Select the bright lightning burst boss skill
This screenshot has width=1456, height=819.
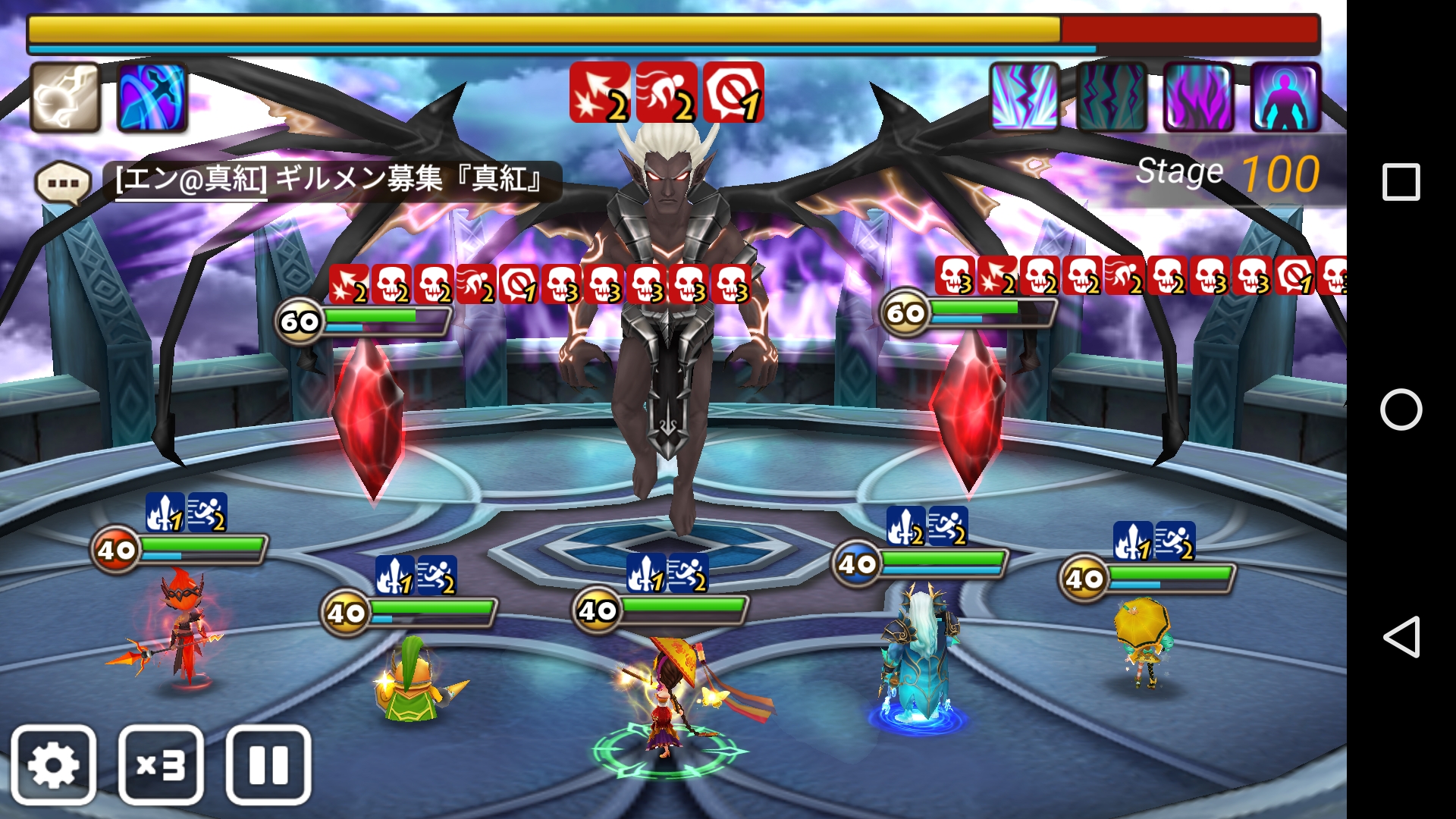coord(1025,97)
